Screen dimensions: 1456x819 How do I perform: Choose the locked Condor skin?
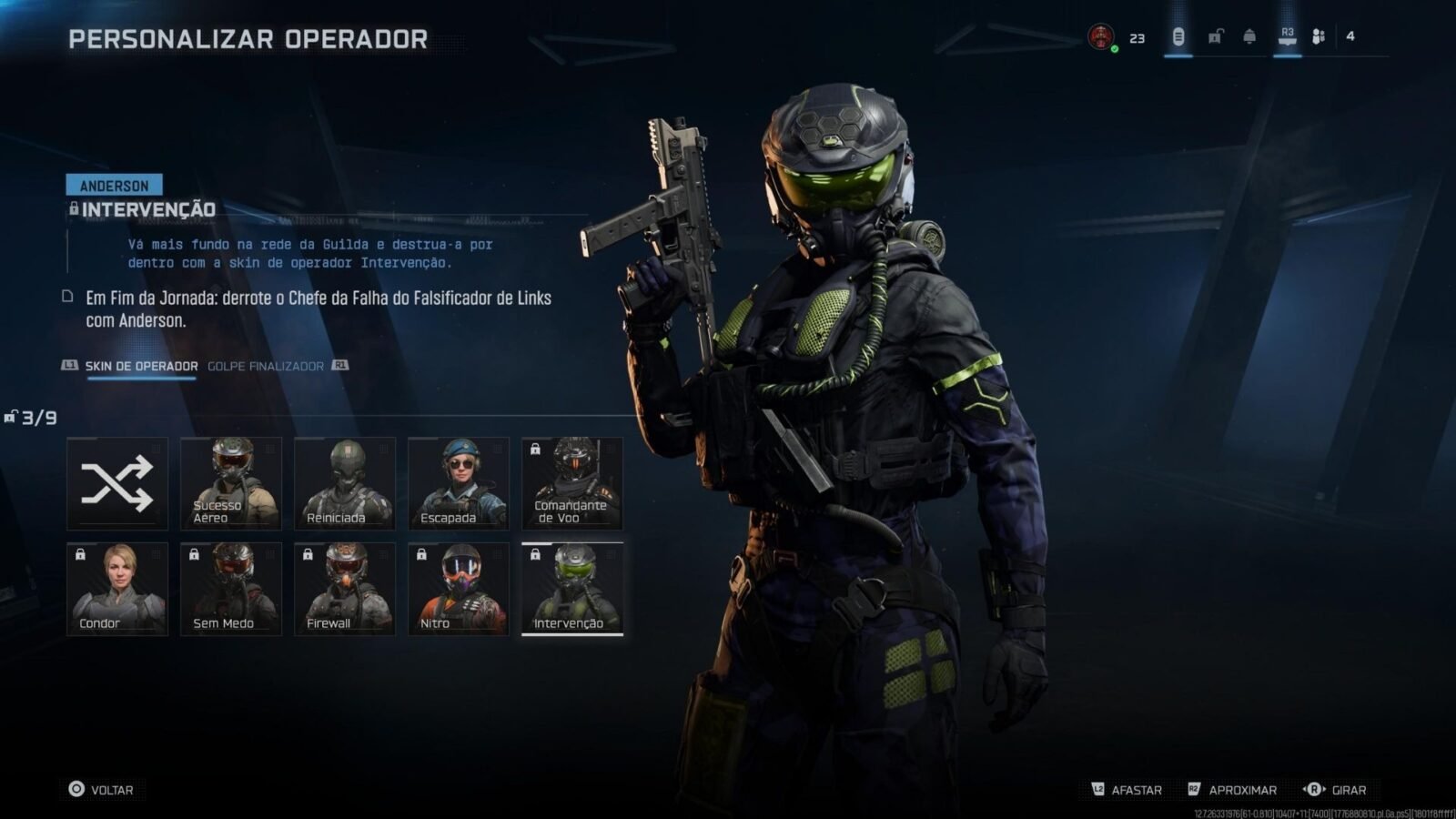coord(117,589)
